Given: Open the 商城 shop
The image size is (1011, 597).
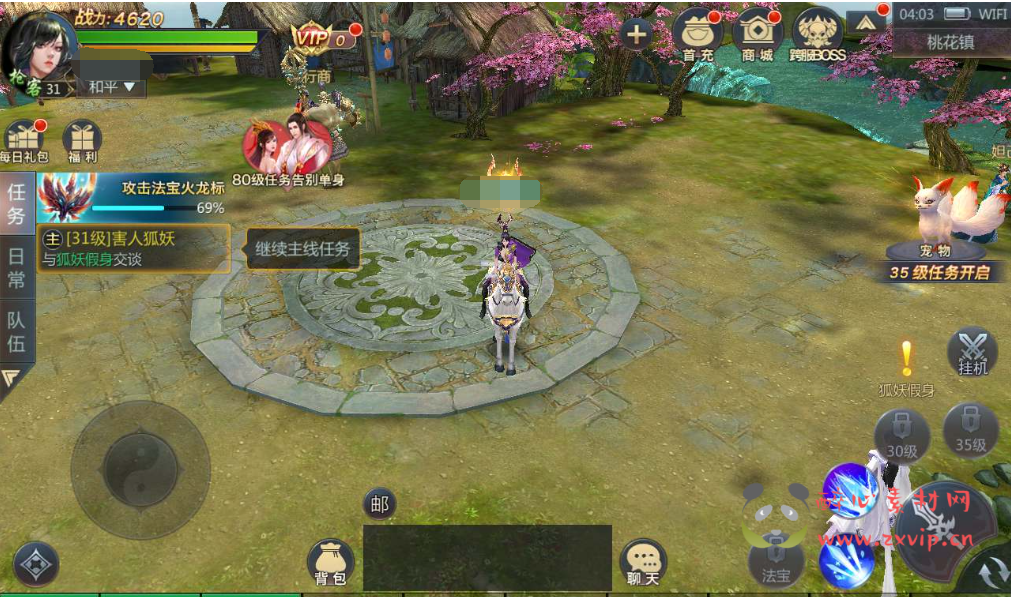Looking at the screenshot, I should click(x=758, y=34).
